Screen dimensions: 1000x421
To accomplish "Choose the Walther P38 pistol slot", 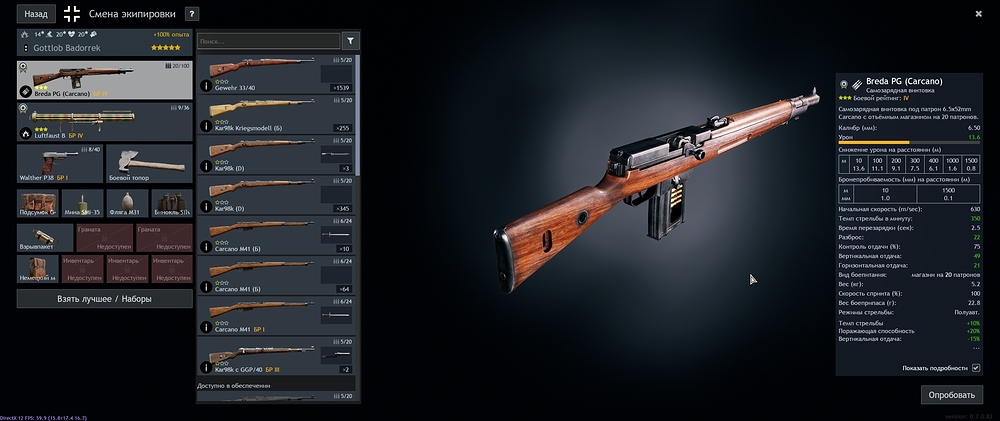I will (57, 164).
